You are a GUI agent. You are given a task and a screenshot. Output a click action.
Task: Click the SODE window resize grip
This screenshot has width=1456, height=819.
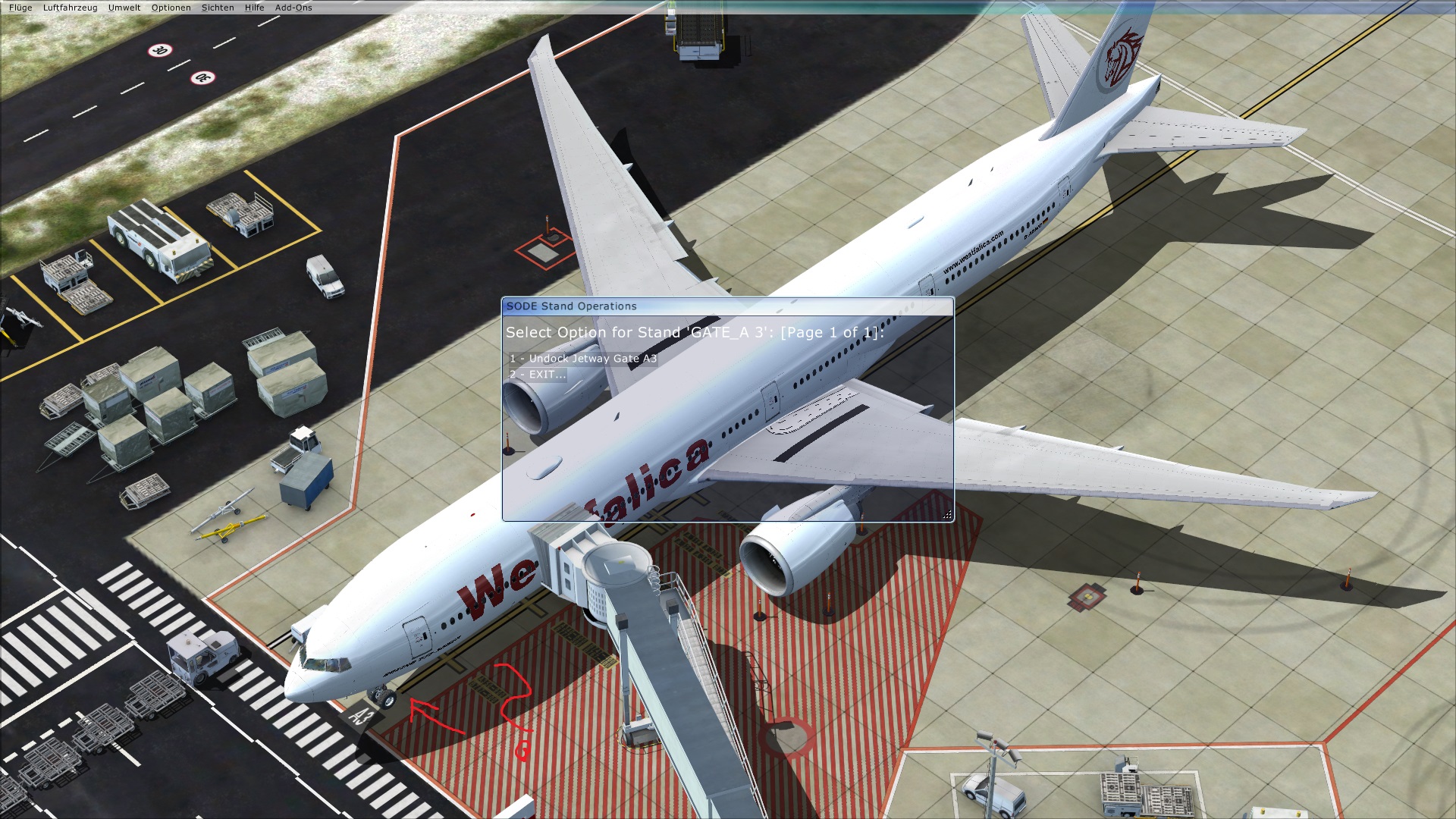pyautogui.click(x=947, y=515)
